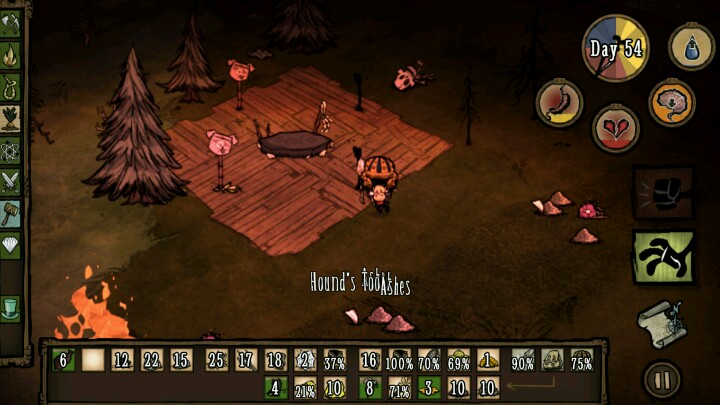The height and width of the screenshot is (405, 720).
Task: Choose the Refine diamond tab
Action: click(x=10, y=243)
